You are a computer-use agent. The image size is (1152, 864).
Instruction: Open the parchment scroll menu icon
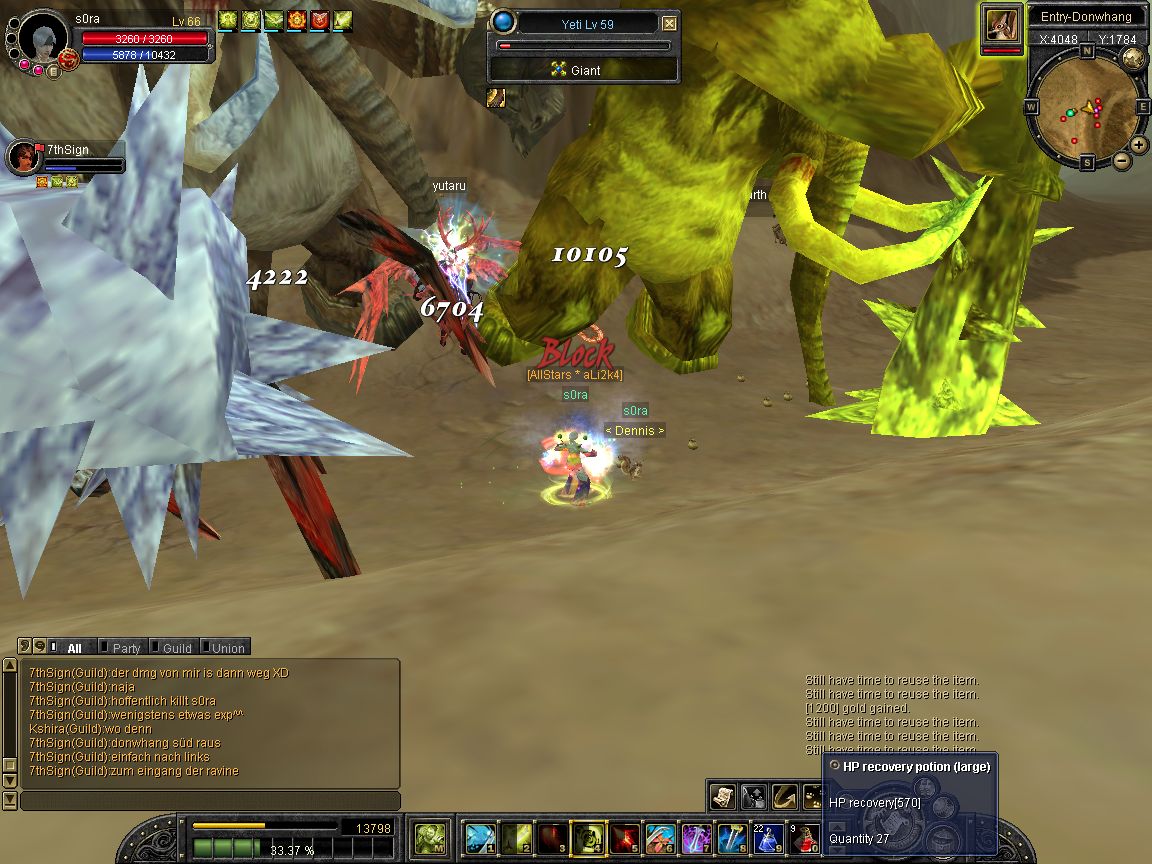[723, 796]
